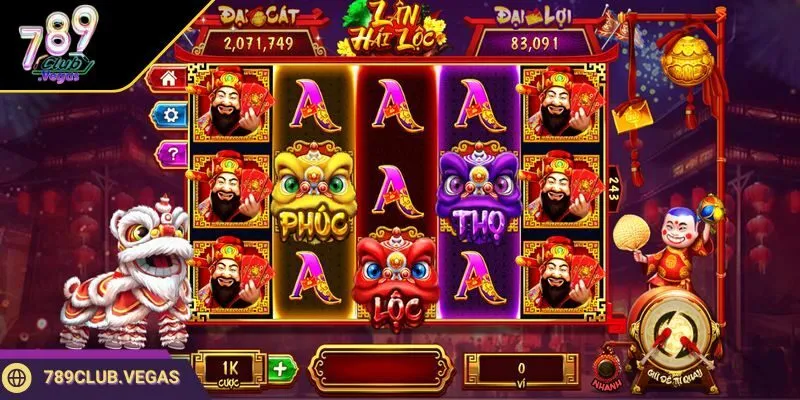The image size is (800, 400).
Task: Go to the home screen
Action: [169, 78]
